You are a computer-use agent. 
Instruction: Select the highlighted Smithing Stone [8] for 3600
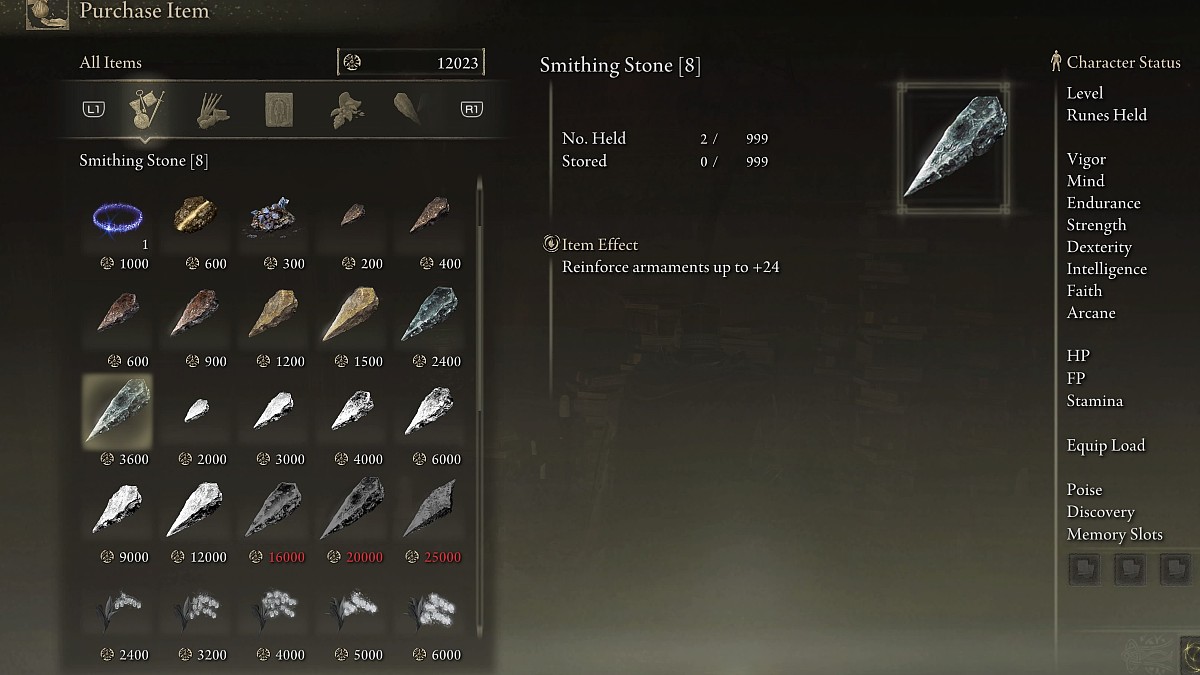click(118, 411)
